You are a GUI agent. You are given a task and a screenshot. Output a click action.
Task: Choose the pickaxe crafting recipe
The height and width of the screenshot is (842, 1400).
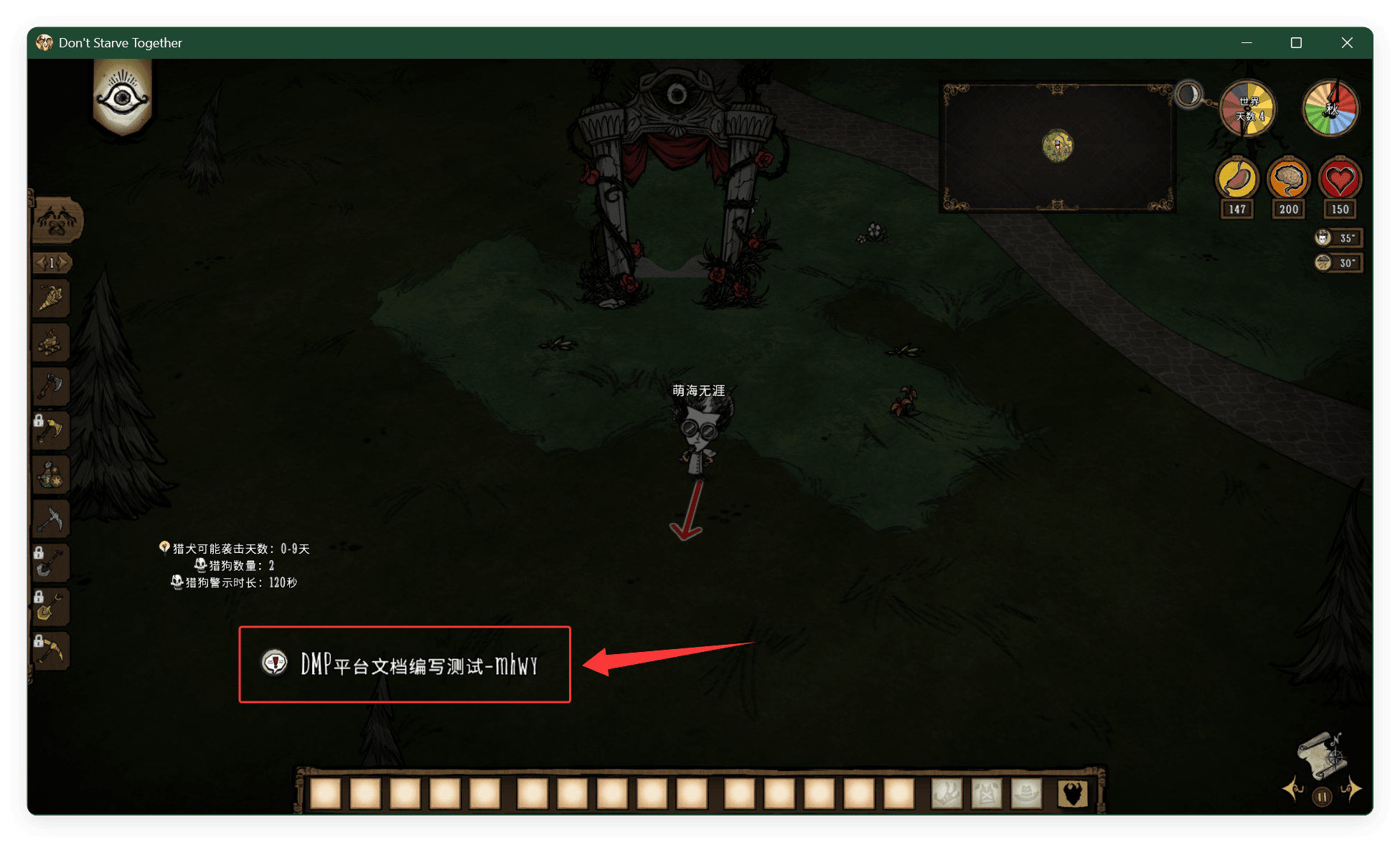pos(51,519)
